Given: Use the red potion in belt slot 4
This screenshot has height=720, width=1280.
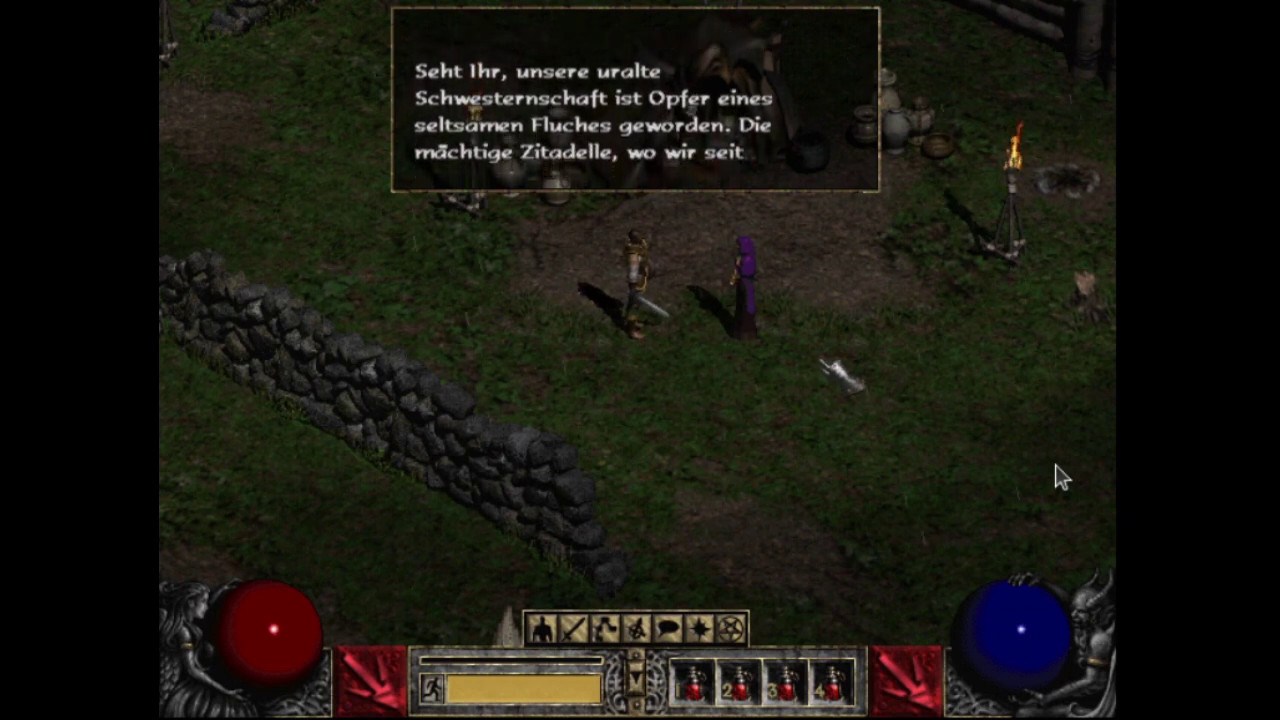Looking at the screenshot, I should point(832,682).
